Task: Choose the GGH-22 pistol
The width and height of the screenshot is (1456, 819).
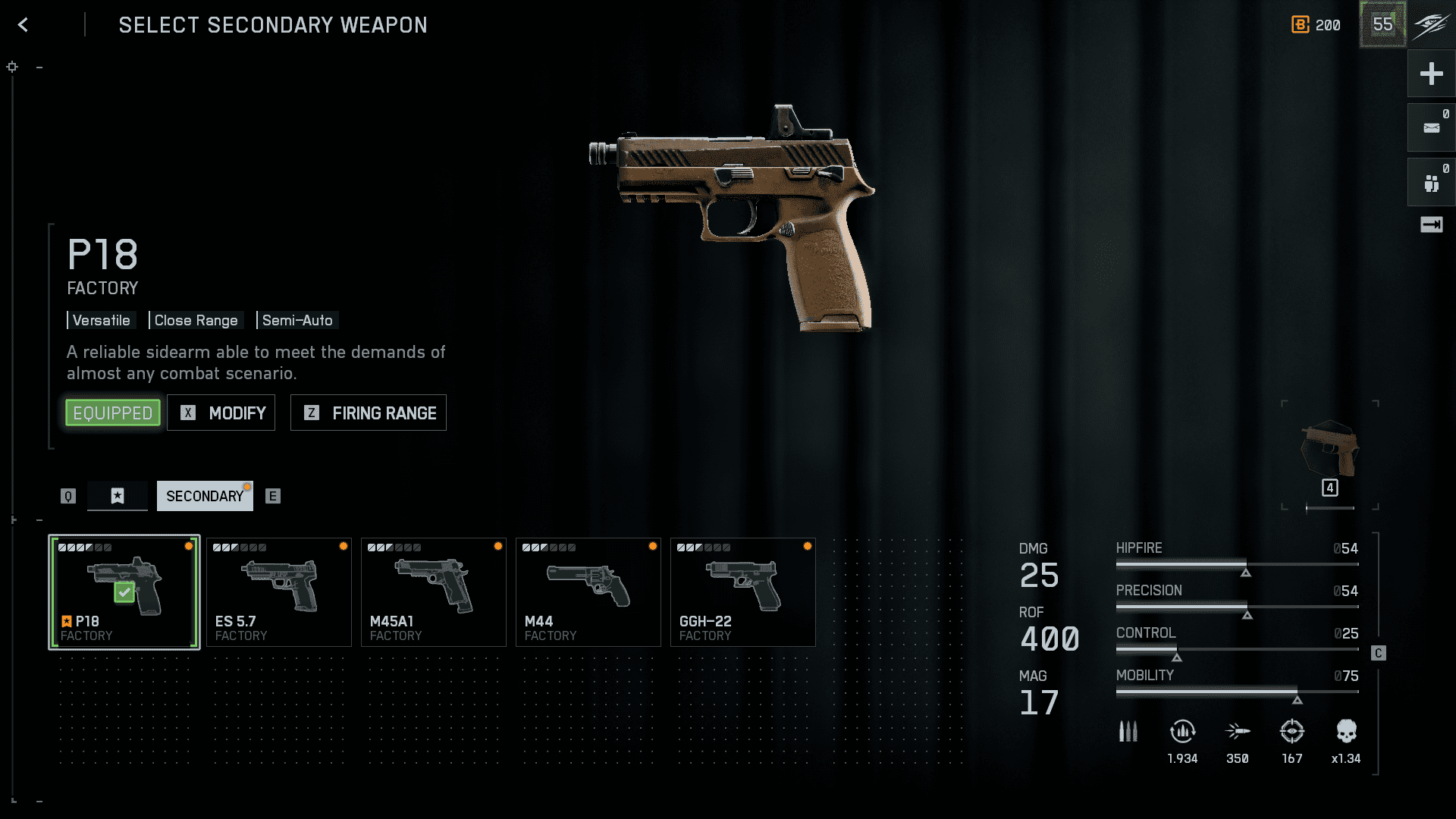Action: [x=743, y=592]
